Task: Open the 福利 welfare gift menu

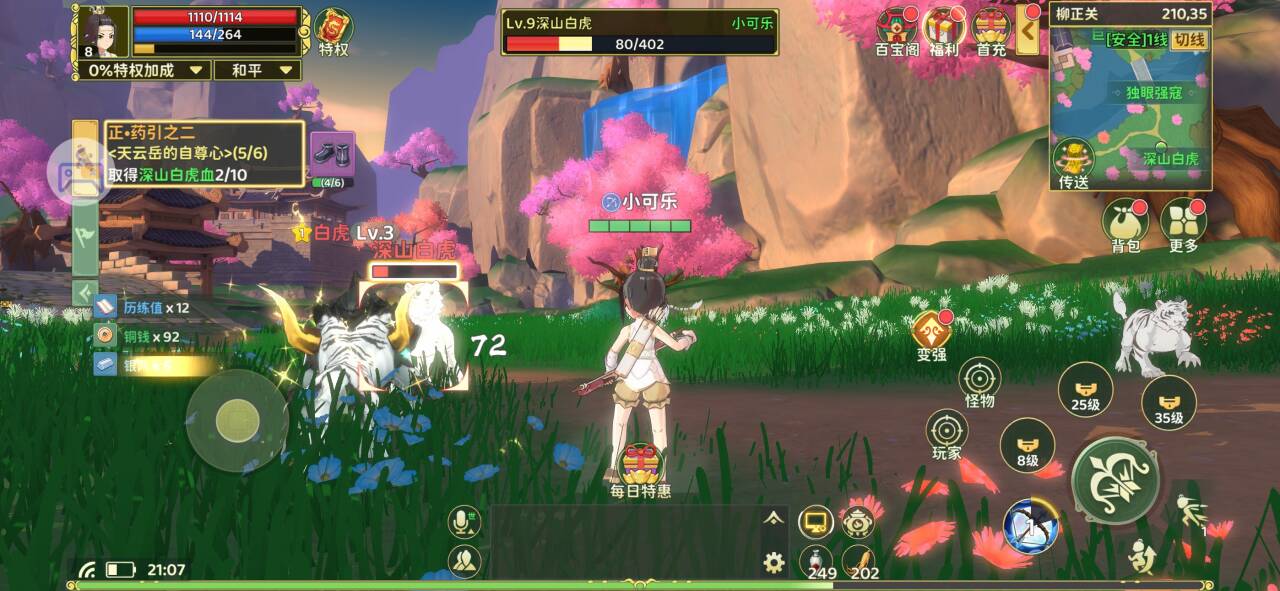Action: 943,30
